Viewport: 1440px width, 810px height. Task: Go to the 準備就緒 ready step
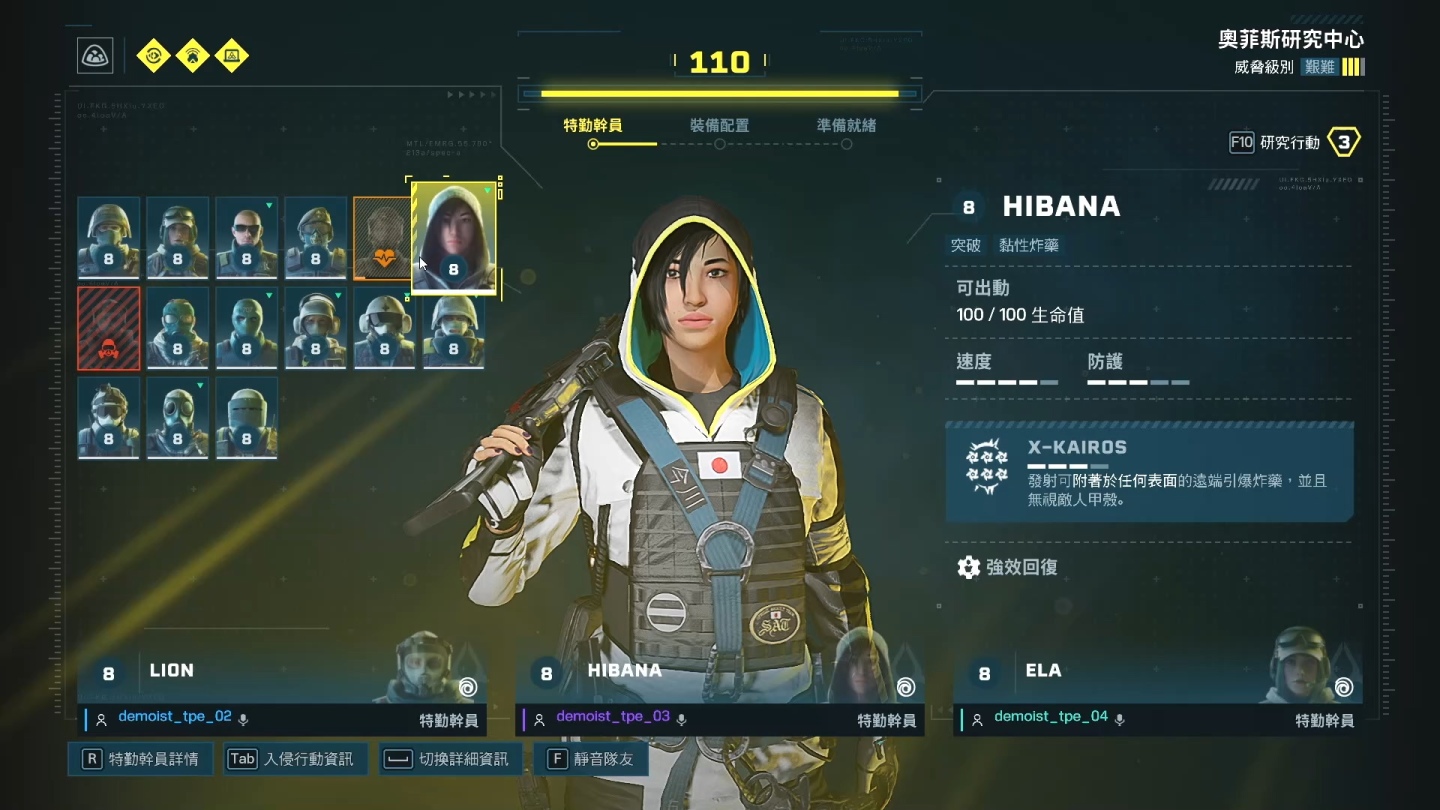point(846,126)
